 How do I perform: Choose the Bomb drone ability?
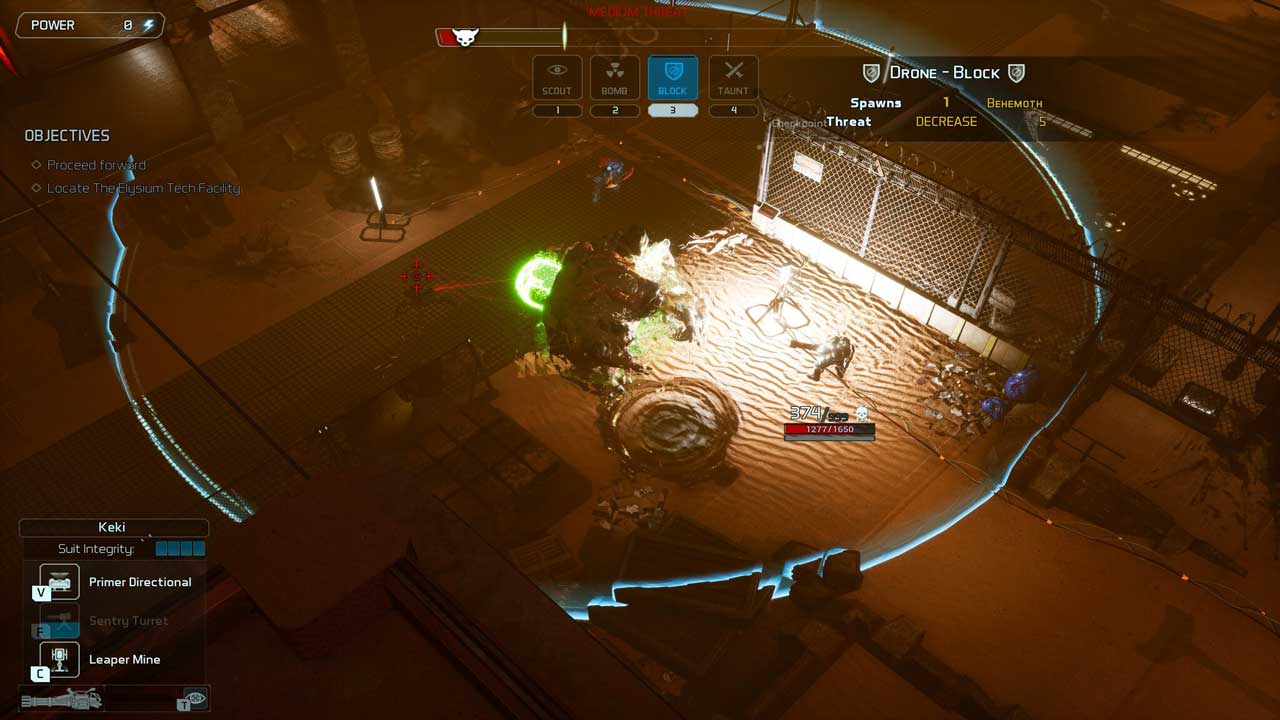(614, 77)
